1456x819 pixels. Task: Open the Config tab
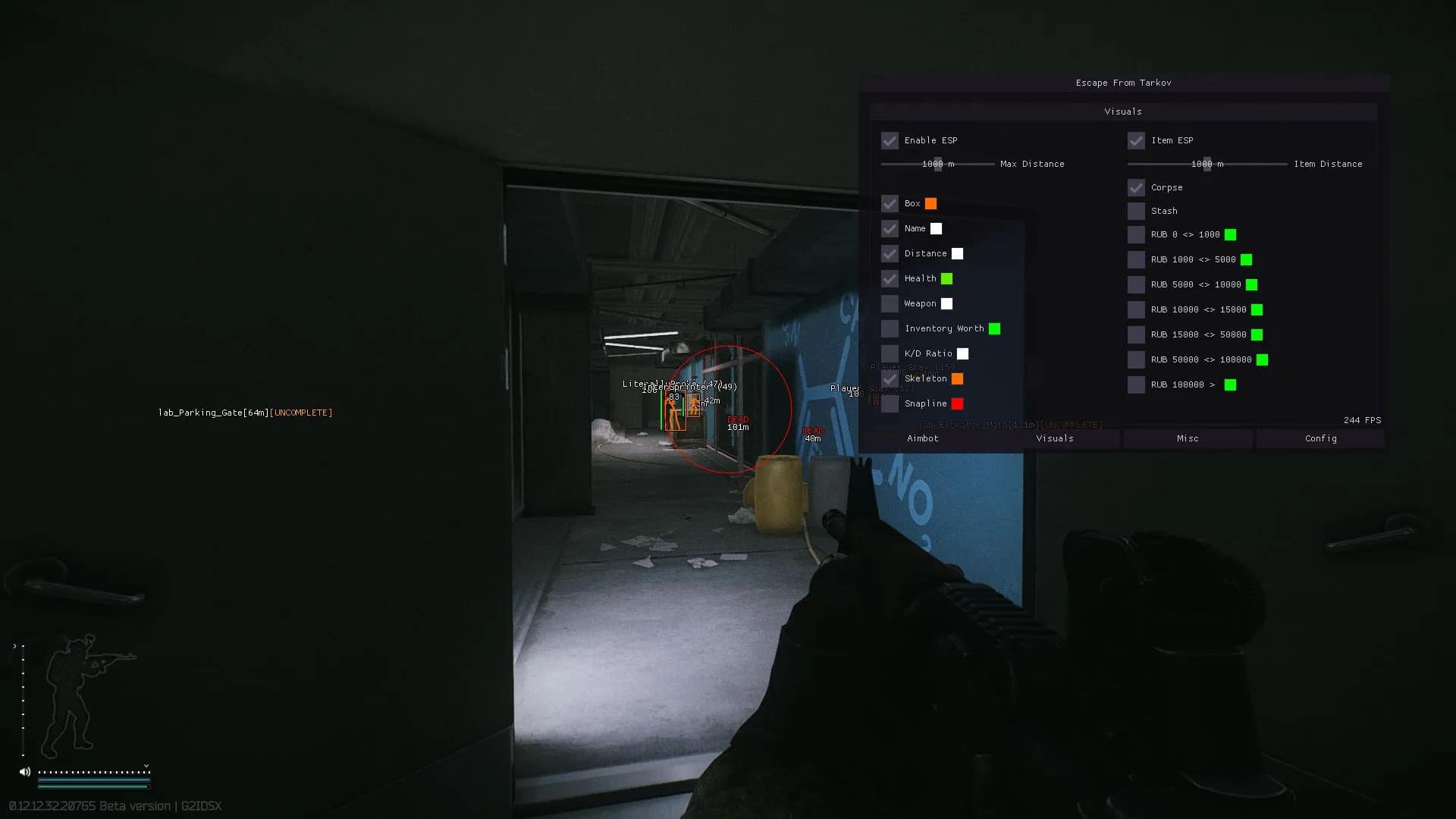1320,439
